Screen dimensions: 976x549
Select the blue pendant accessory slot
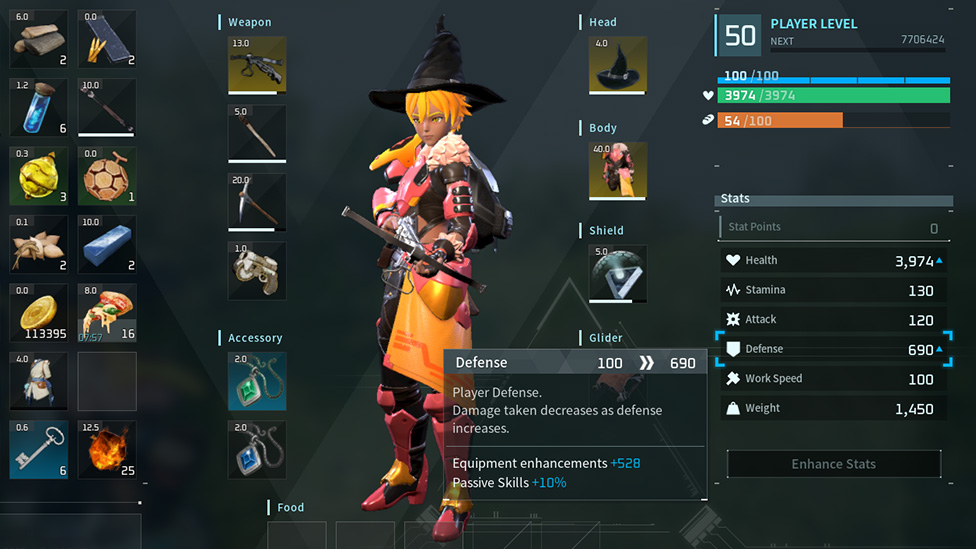(257, 450)
